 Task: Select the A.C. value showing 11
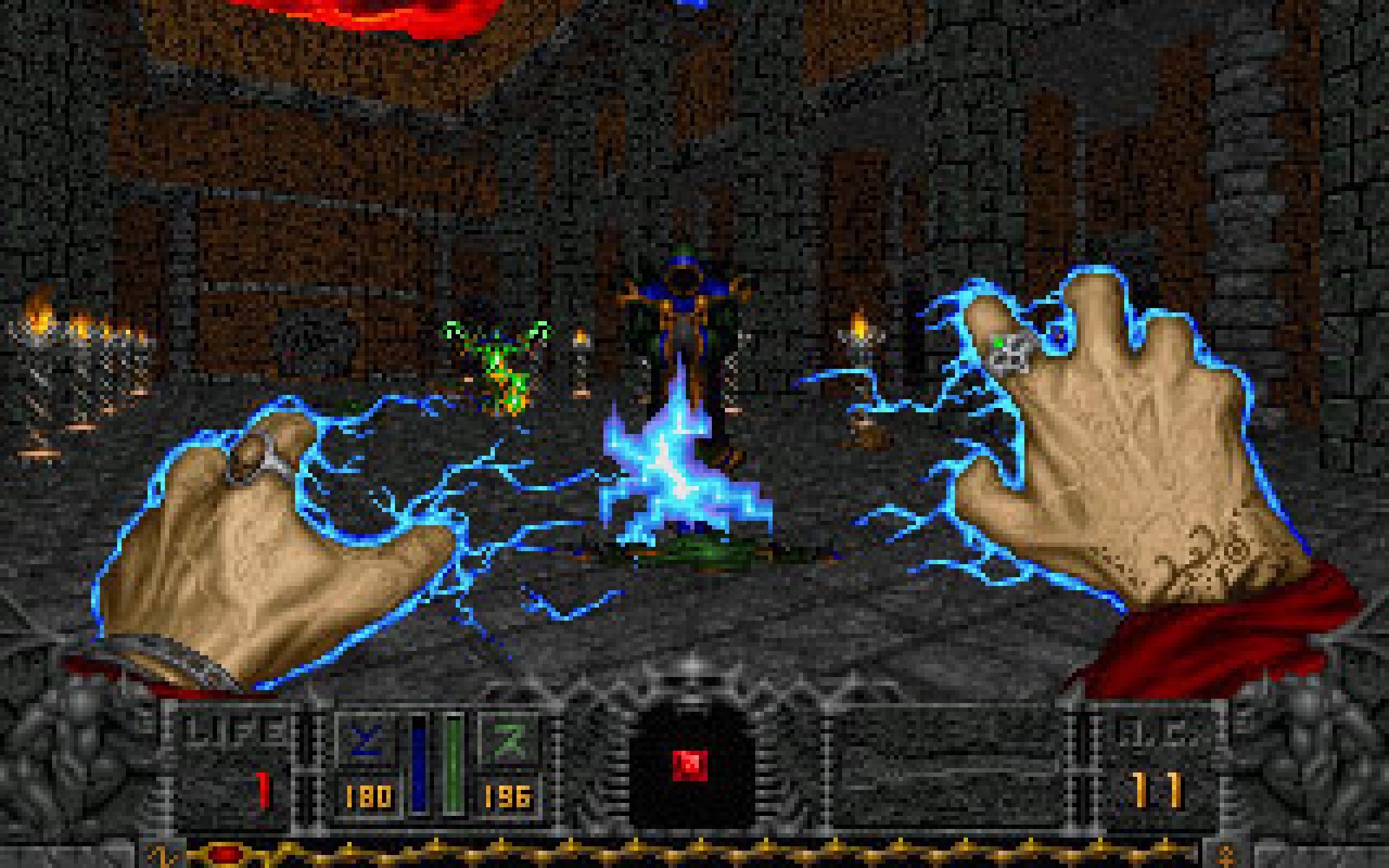click(1157, 788)
